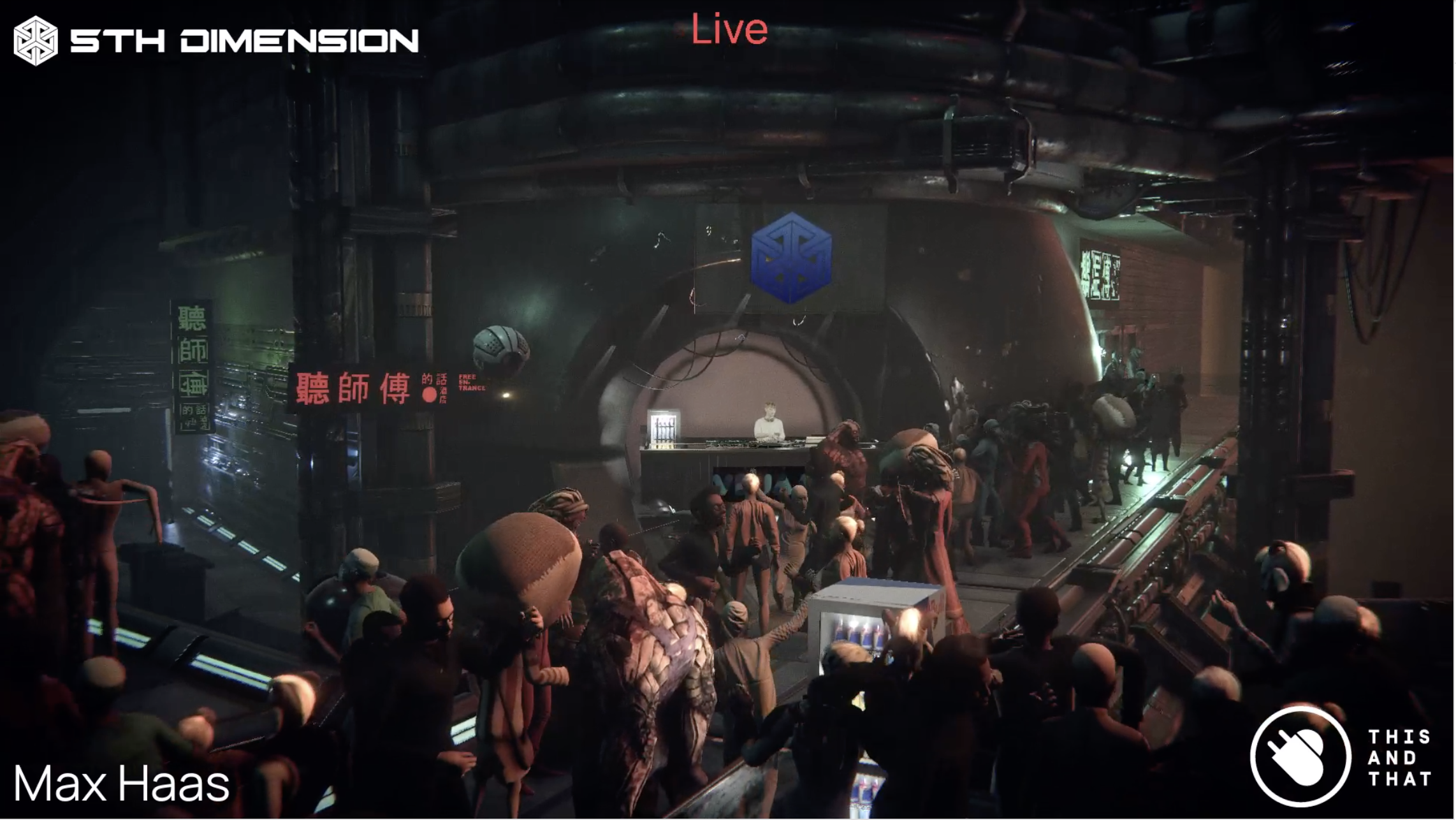Open the This And That plug logo
This screenshot has height=820, width=1456.
(1300, 756)
